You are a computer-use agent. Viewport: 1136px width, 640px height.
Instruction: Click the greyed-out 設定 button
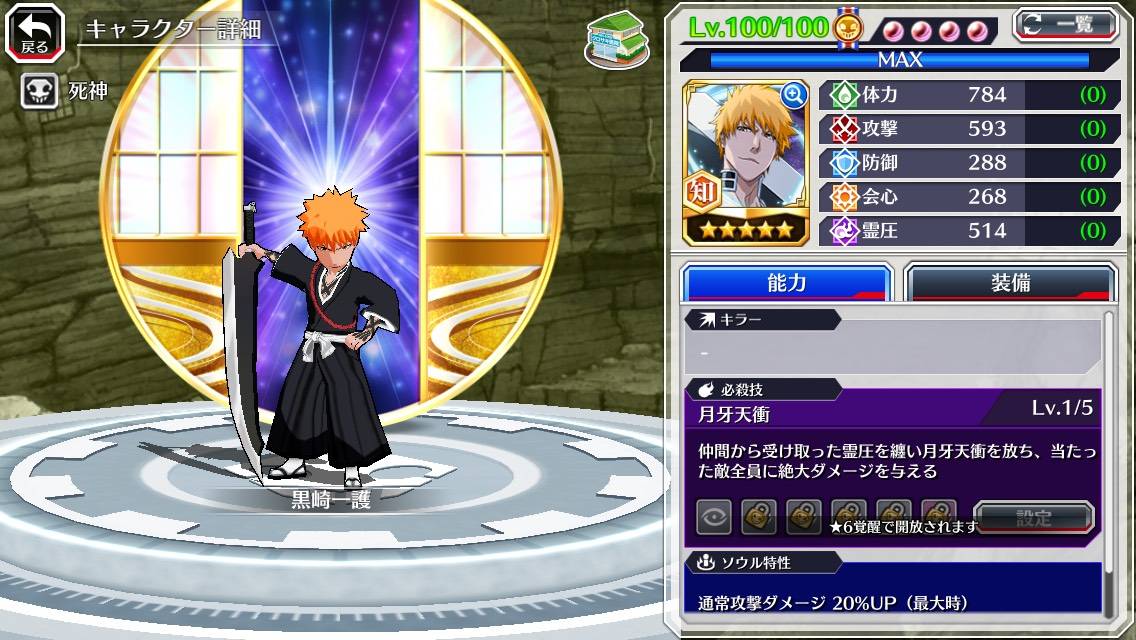(x=1033, y=518)
